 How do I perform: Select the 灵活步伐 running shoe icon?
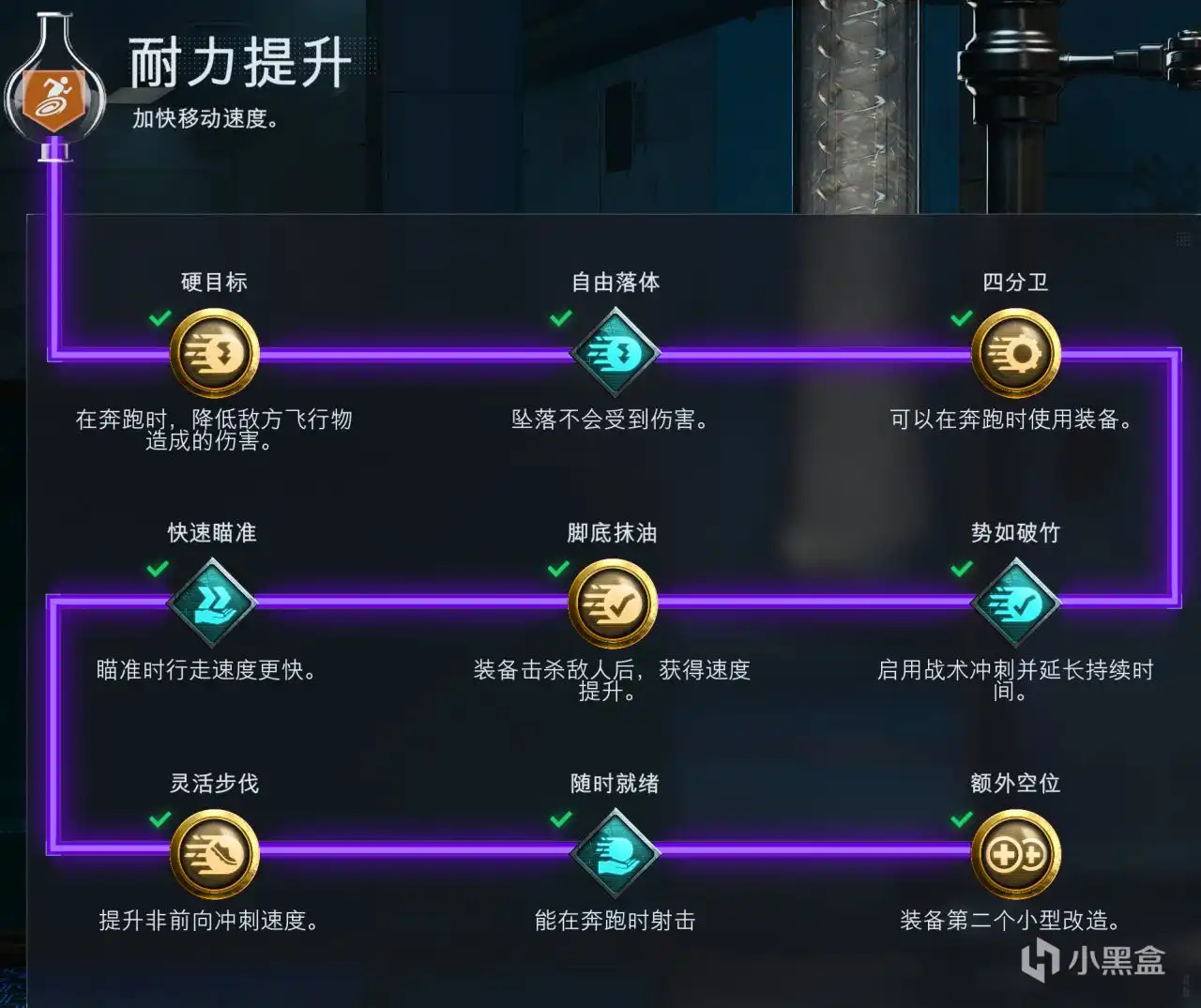pyautogui.click(x=214, y=855)
